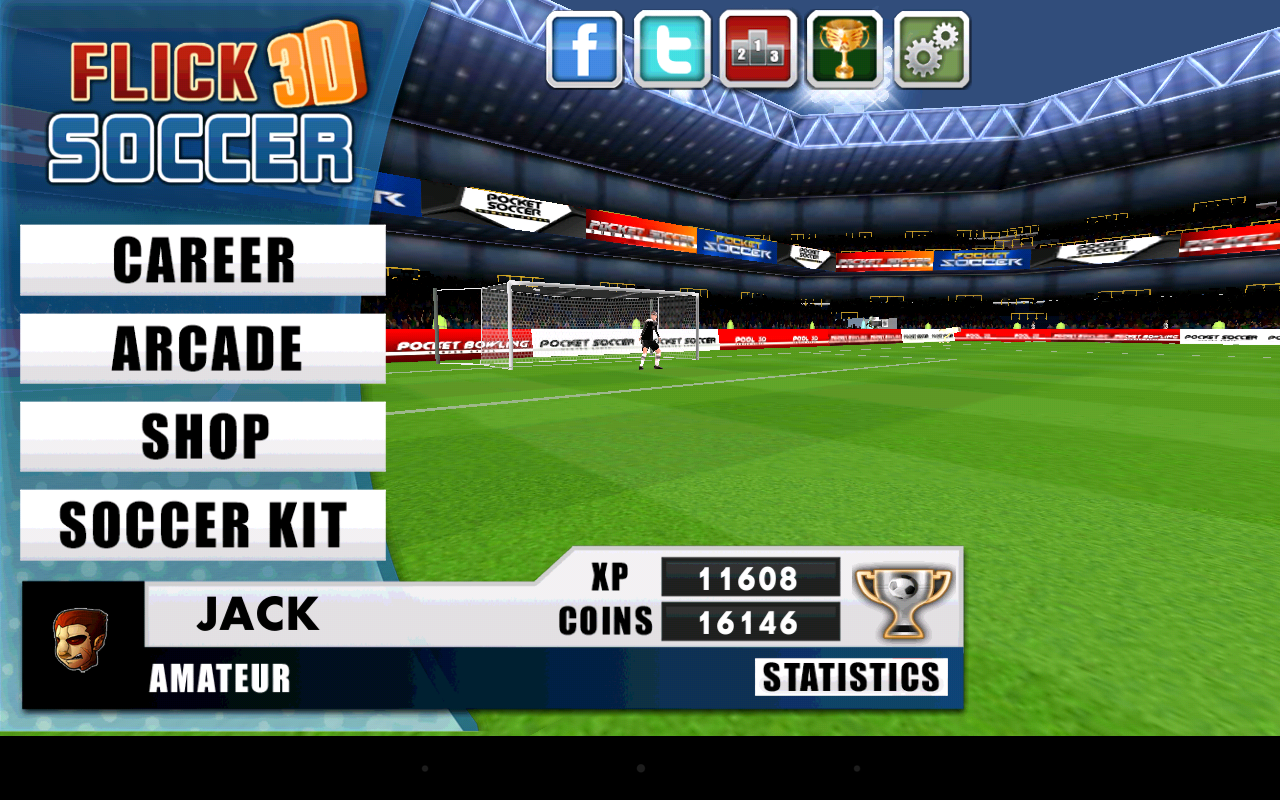Open Twitter sharing
The height and width of the screenshot is (800, 1280).
673,51
